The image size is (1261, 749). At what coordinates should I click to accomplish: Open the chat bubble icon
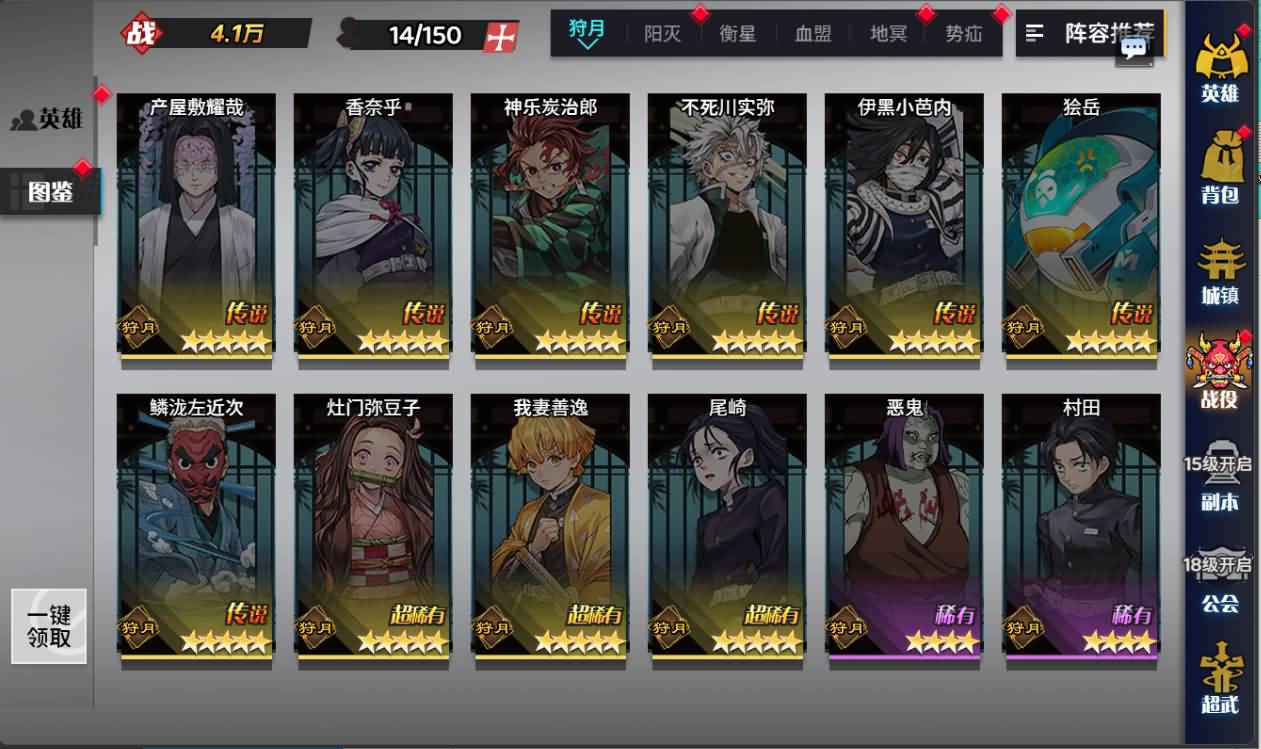pos(1134,48)
